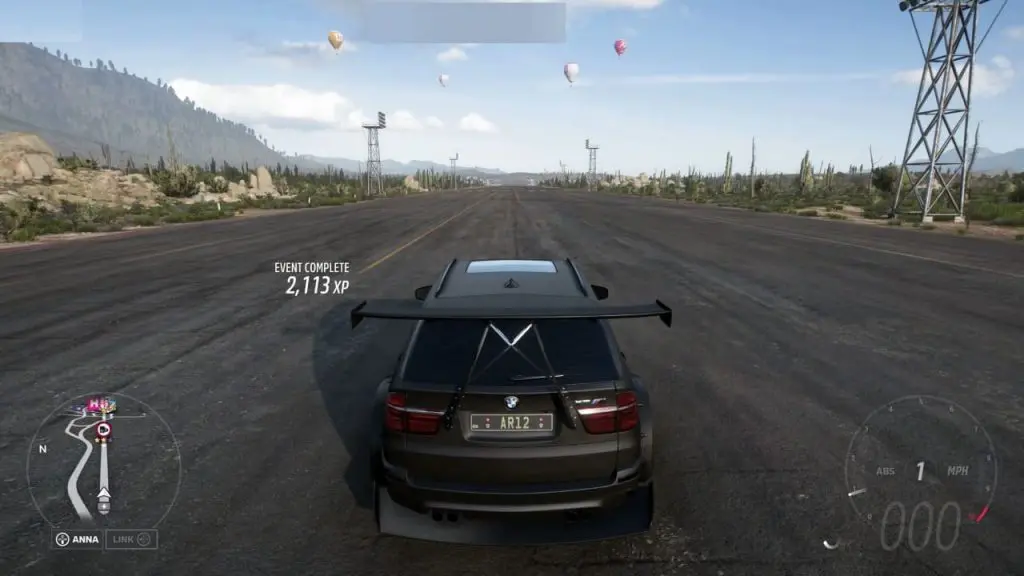This screenshot has height=576, width=1024.
Task: Activate the ANNA assistant button
Action: (77, 539)
